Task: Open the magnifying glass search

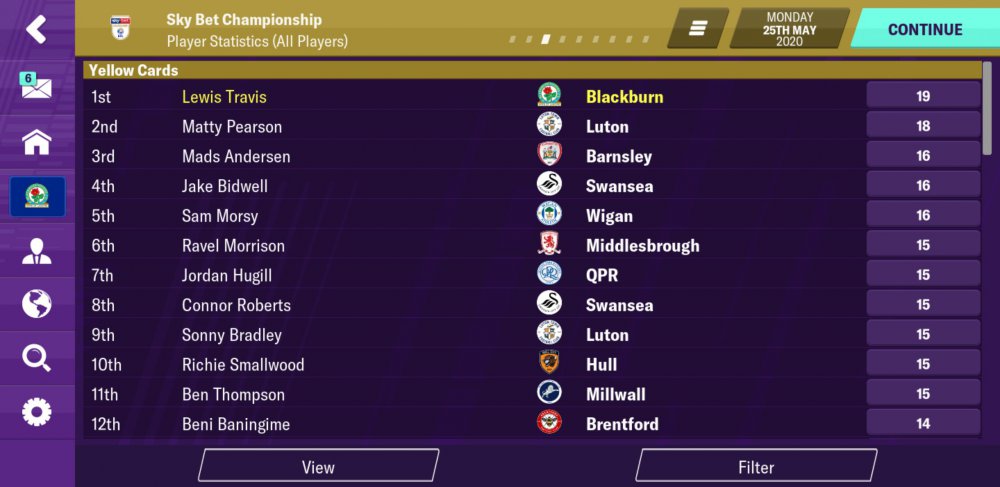Action: [x=37, y=358]
